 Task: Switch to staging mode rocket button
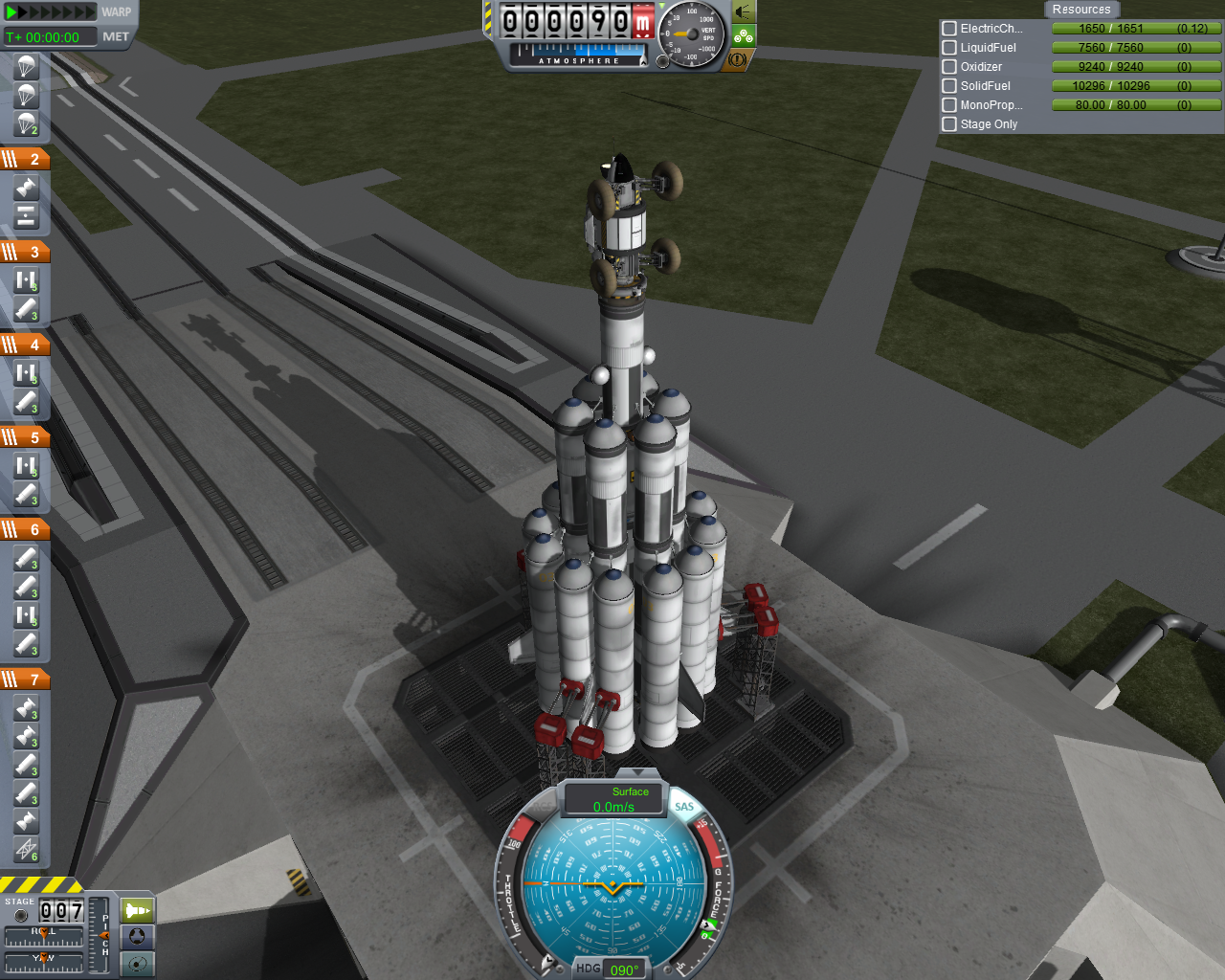(x=138, y=910)
